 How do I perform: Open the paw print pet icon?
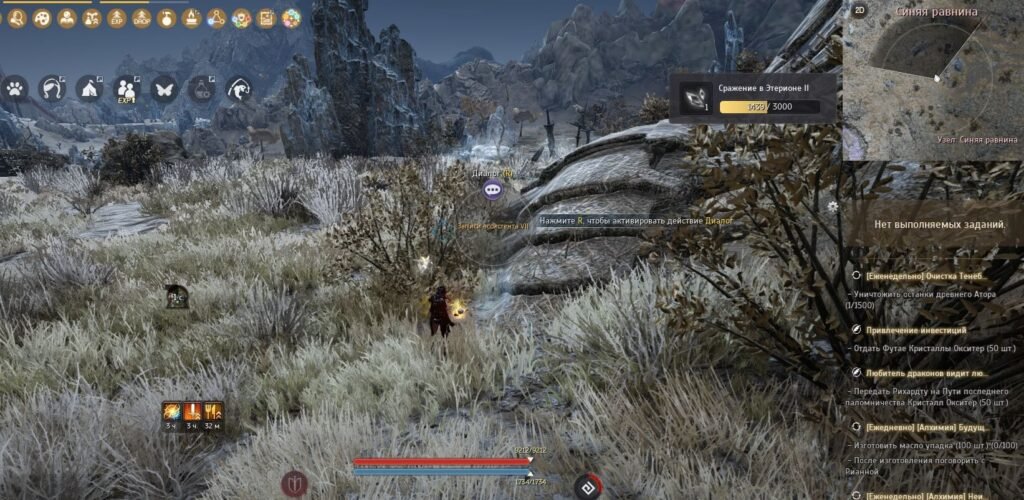16,88
